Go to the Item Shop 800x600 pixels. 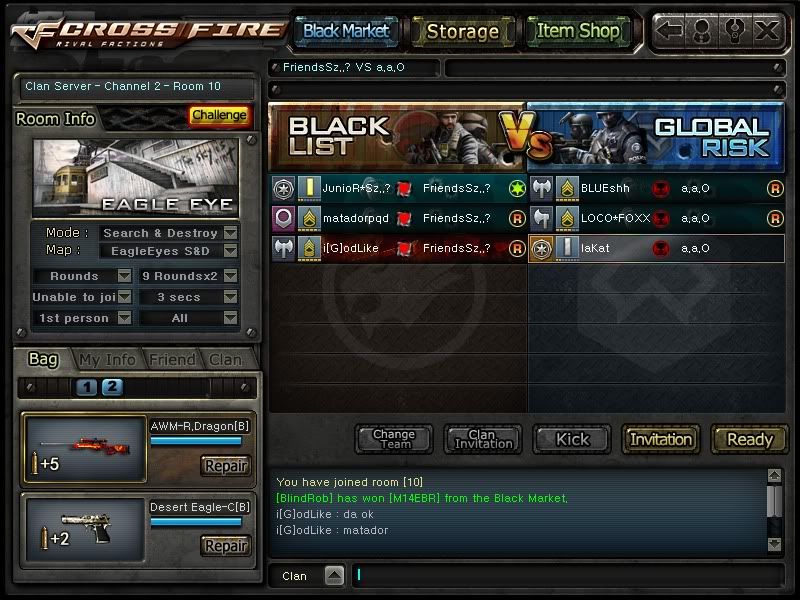pyautogui.click(x=578, y=31)
